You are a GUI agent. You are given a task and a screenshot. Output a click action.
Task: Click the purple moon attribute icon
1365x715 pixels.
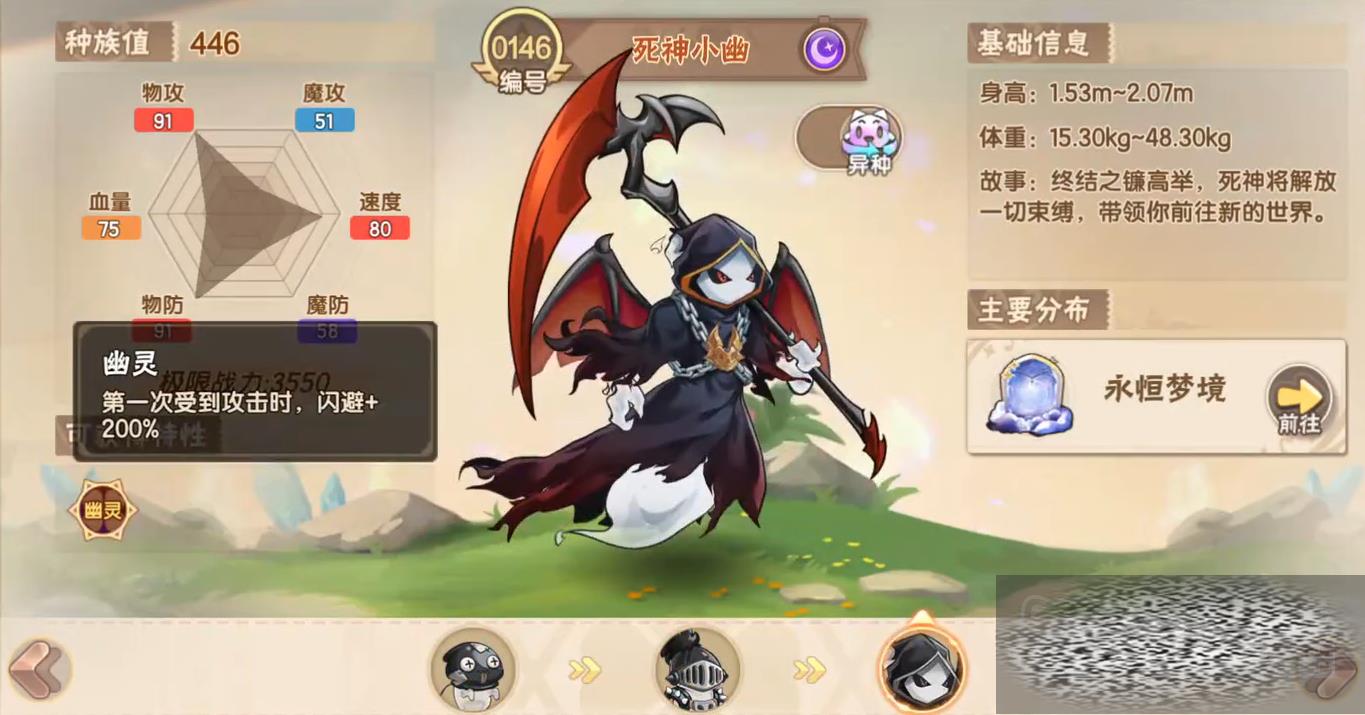(x=824, y=49)
